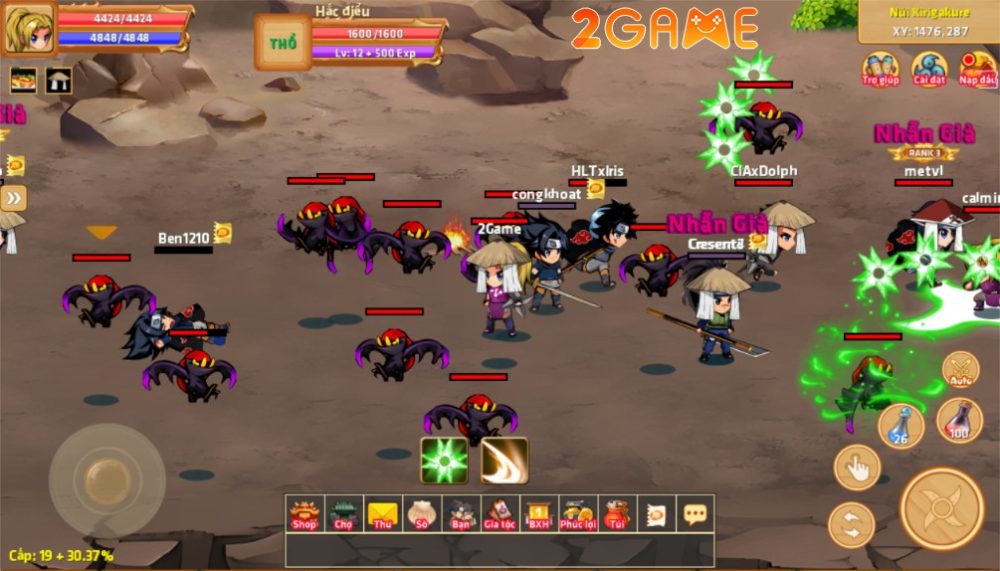Open the blonde character portrait
Screen dimensions: 1000x571
[27, 29]
